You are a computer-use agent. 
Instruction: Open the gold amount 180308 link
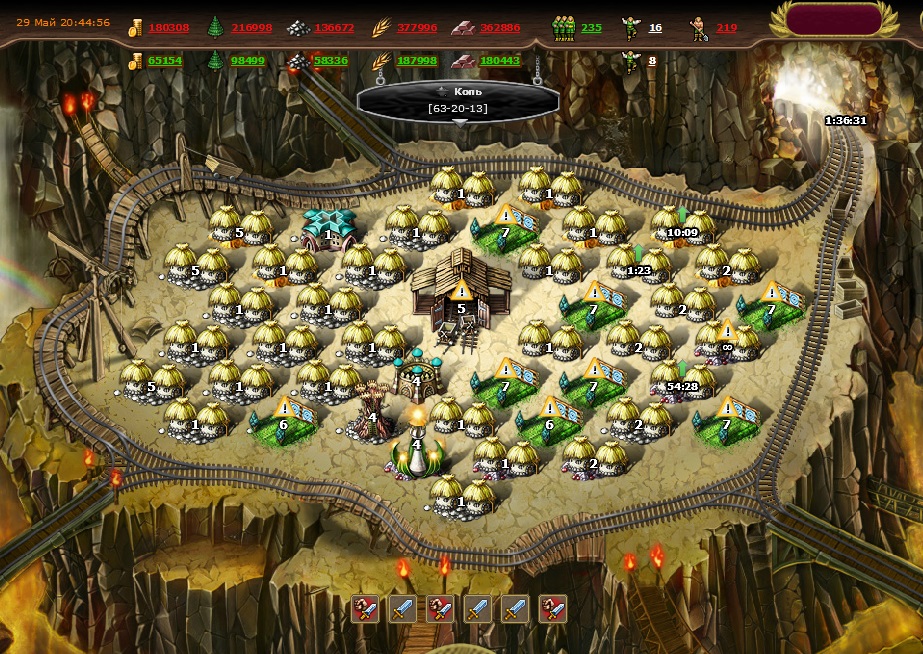169,28
